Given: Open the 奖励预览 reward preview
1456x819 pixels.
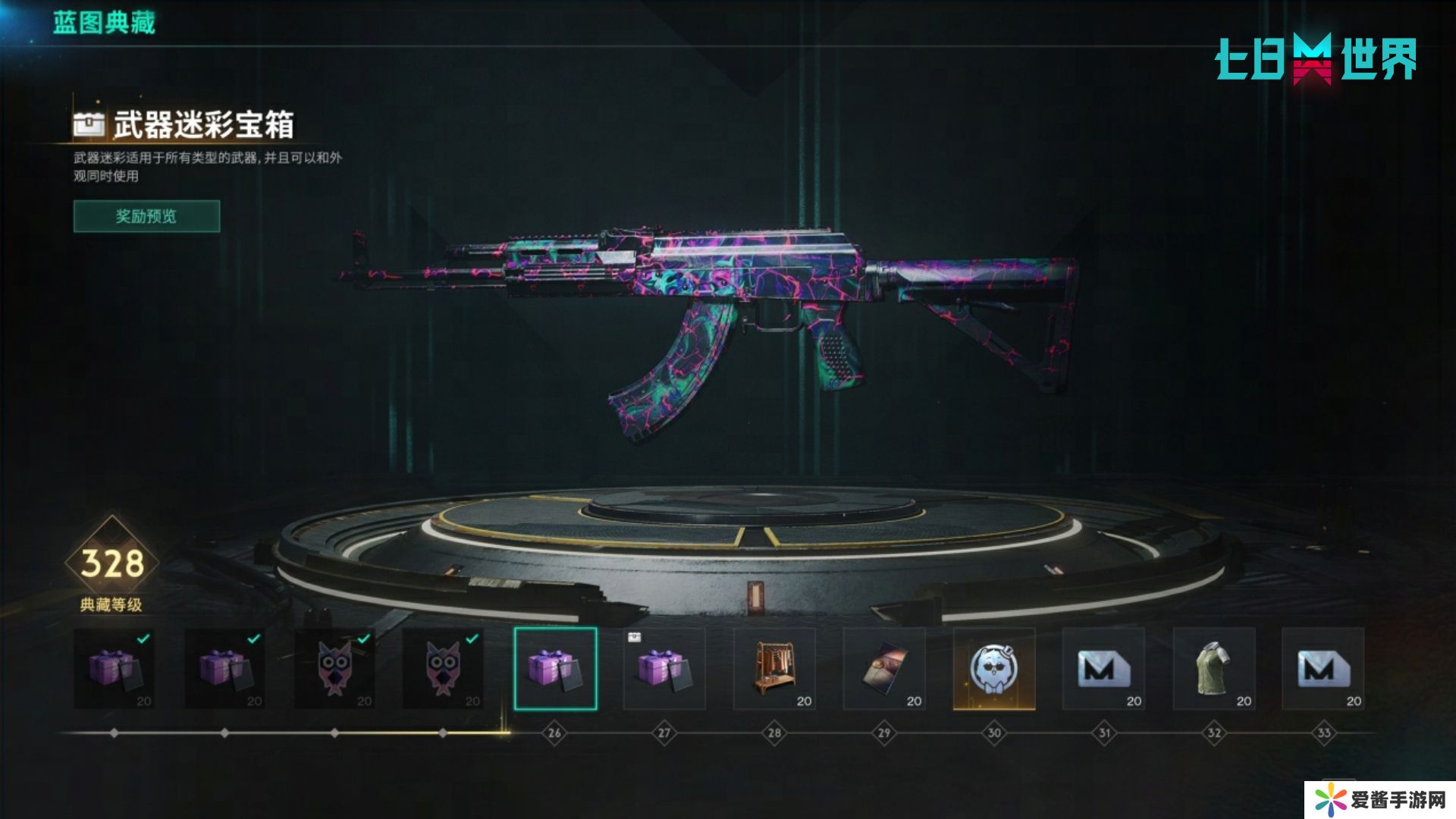Looking at the screenshot, I should pyautogui.click(x=146, y=216).
